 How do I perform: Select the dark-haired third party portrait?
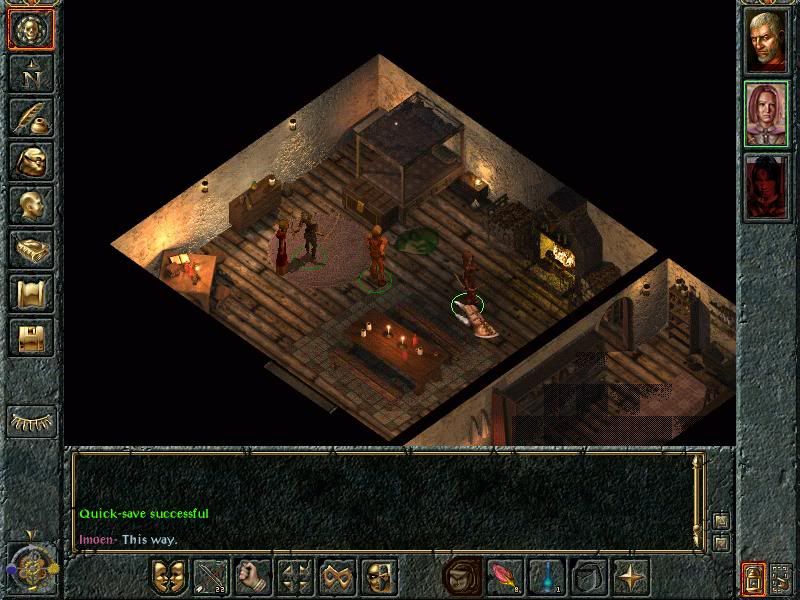pyautogui.click(x=767, y=187)
